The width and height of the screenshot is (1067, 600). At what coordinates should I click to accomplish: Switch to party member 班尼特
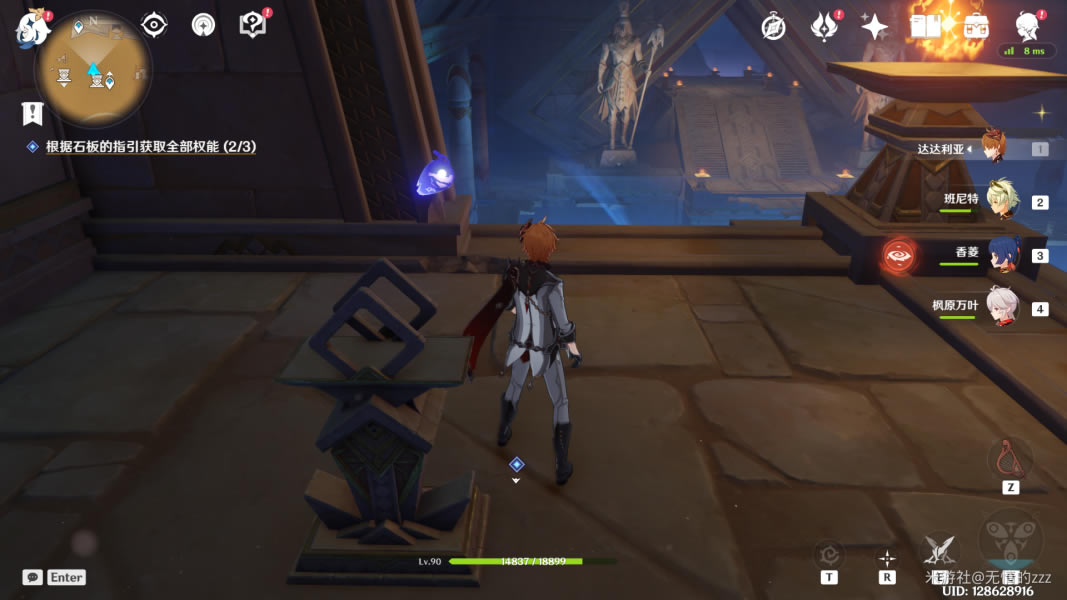click(x=1001, y=200)
